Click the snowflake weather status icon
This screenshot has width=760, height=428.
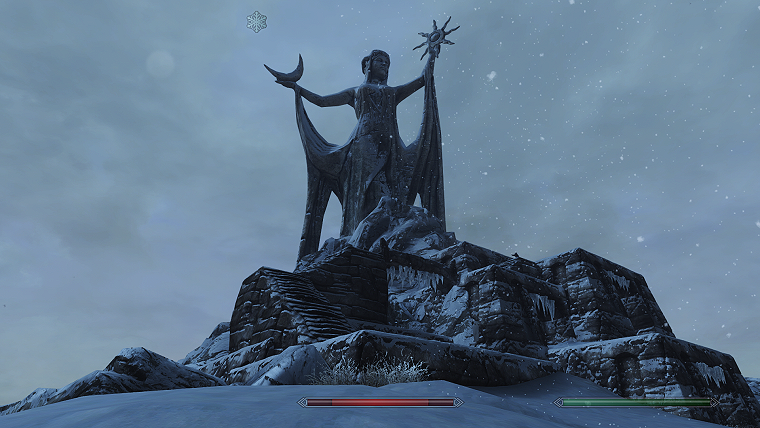[257, 21]
